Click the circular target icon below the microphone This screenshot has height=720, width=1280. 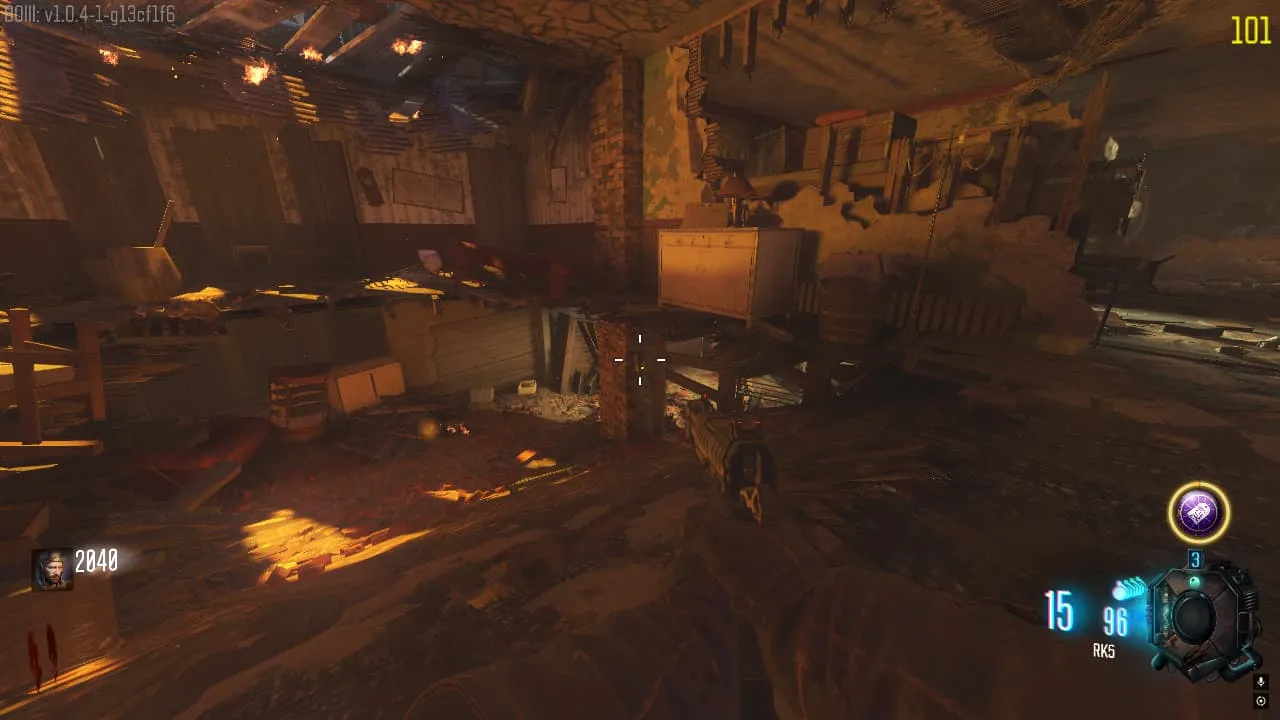pos(1260,701)
